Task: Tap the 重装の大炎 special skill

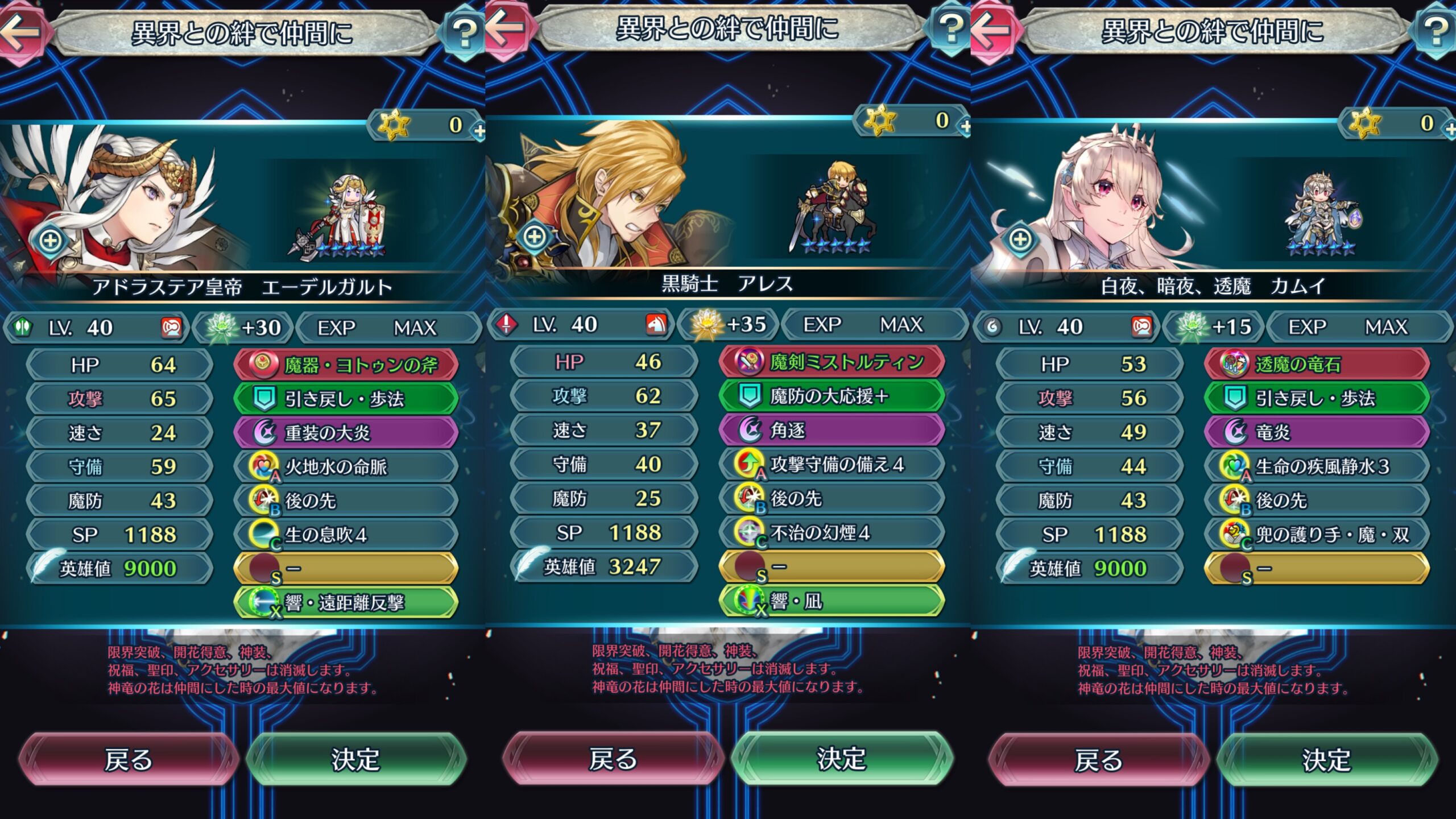Action: [x=346, y=433]
